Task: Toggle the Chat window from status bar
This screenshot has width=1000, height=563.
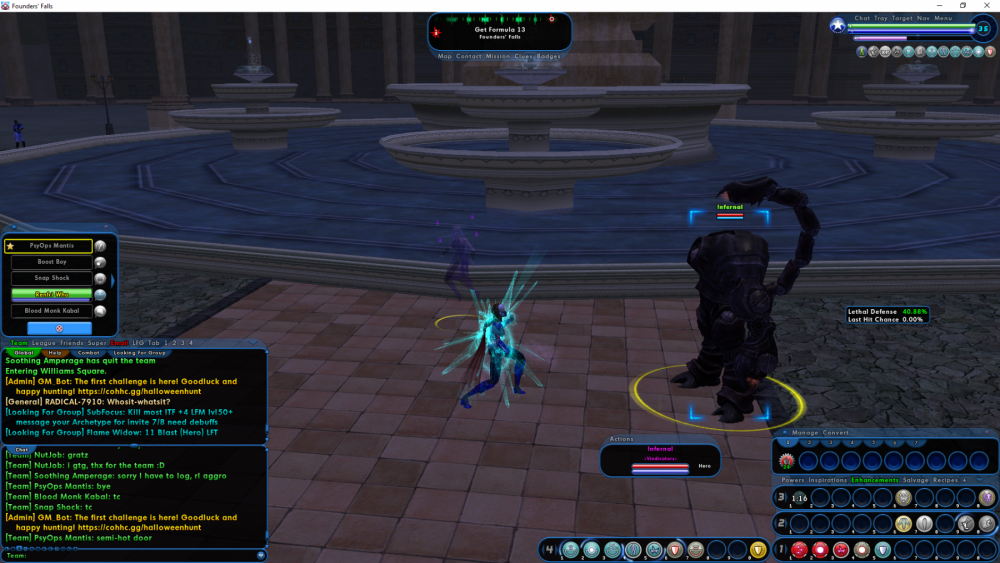Action: tap(863, 18)
